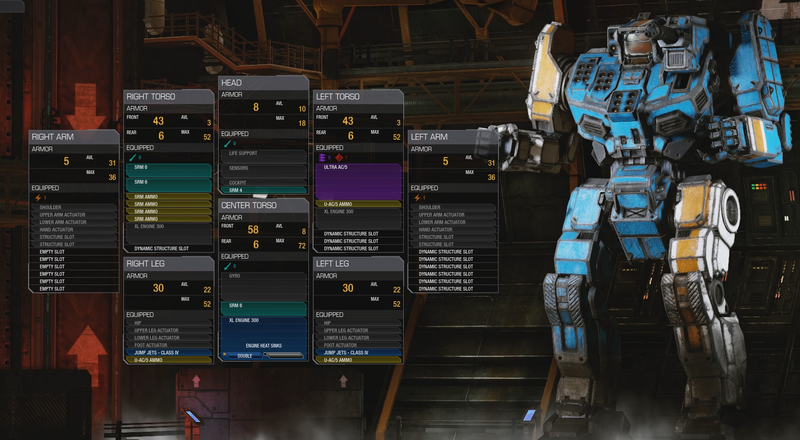
Task: Pick the U-AC/5 Ammo in the Left Leg
Action: (x=358, y=359)
